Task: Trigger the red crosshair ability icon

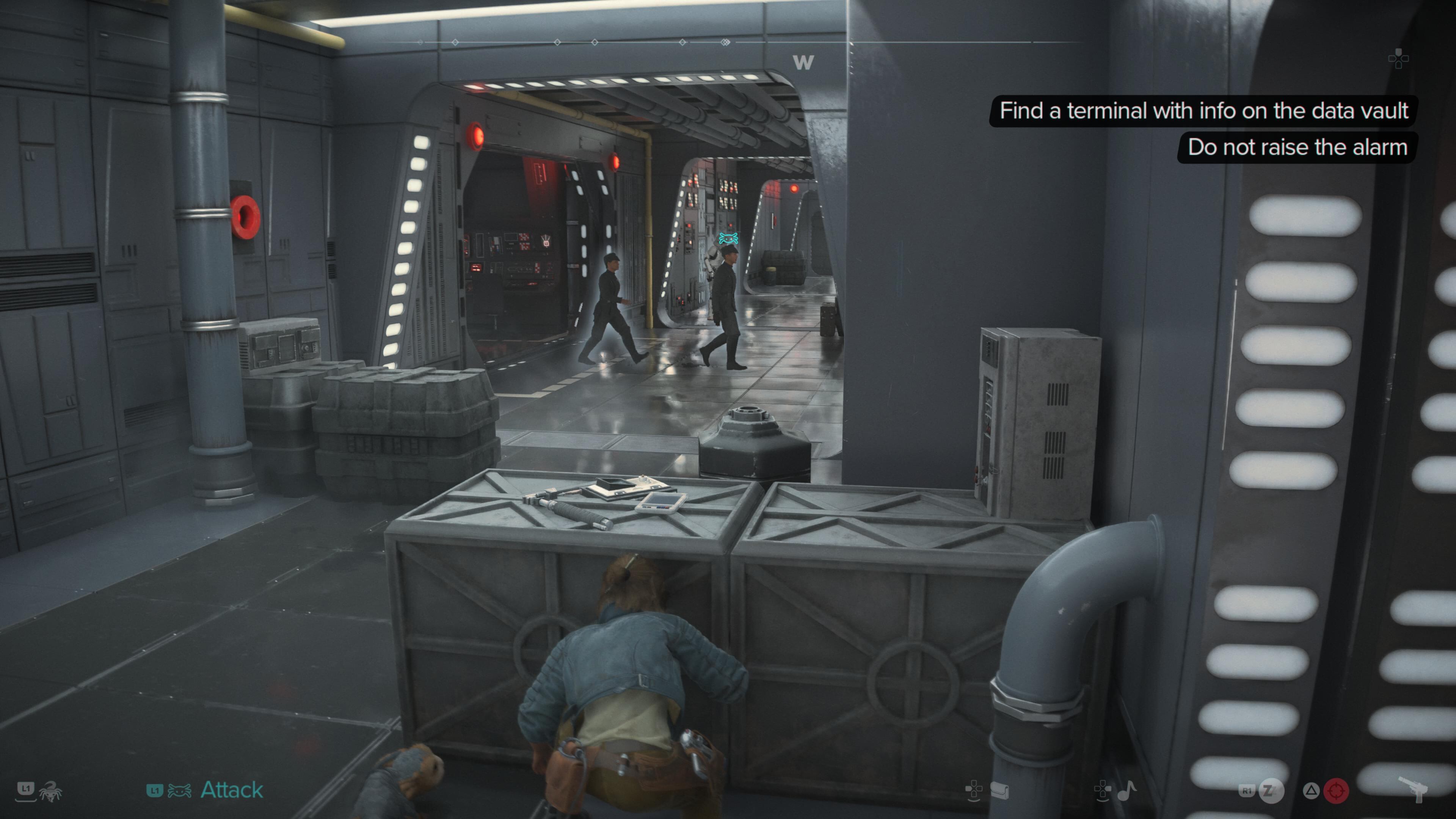Action: (1336, 790)
